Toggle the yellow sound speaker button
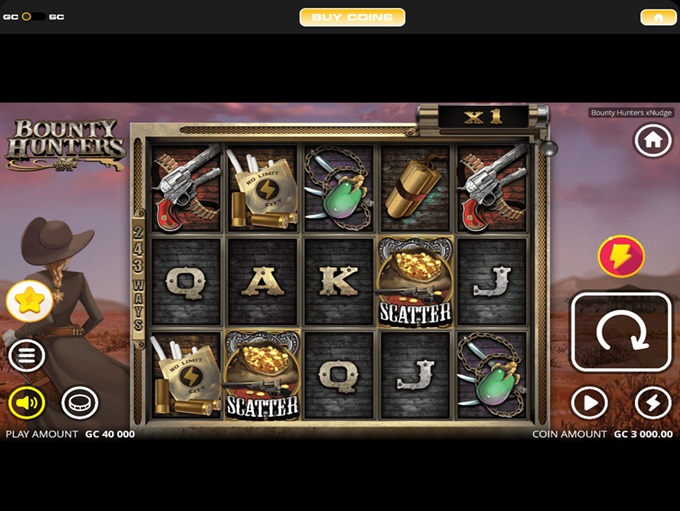The height and width of the screenshot is (511, 680). click(27, 403)
